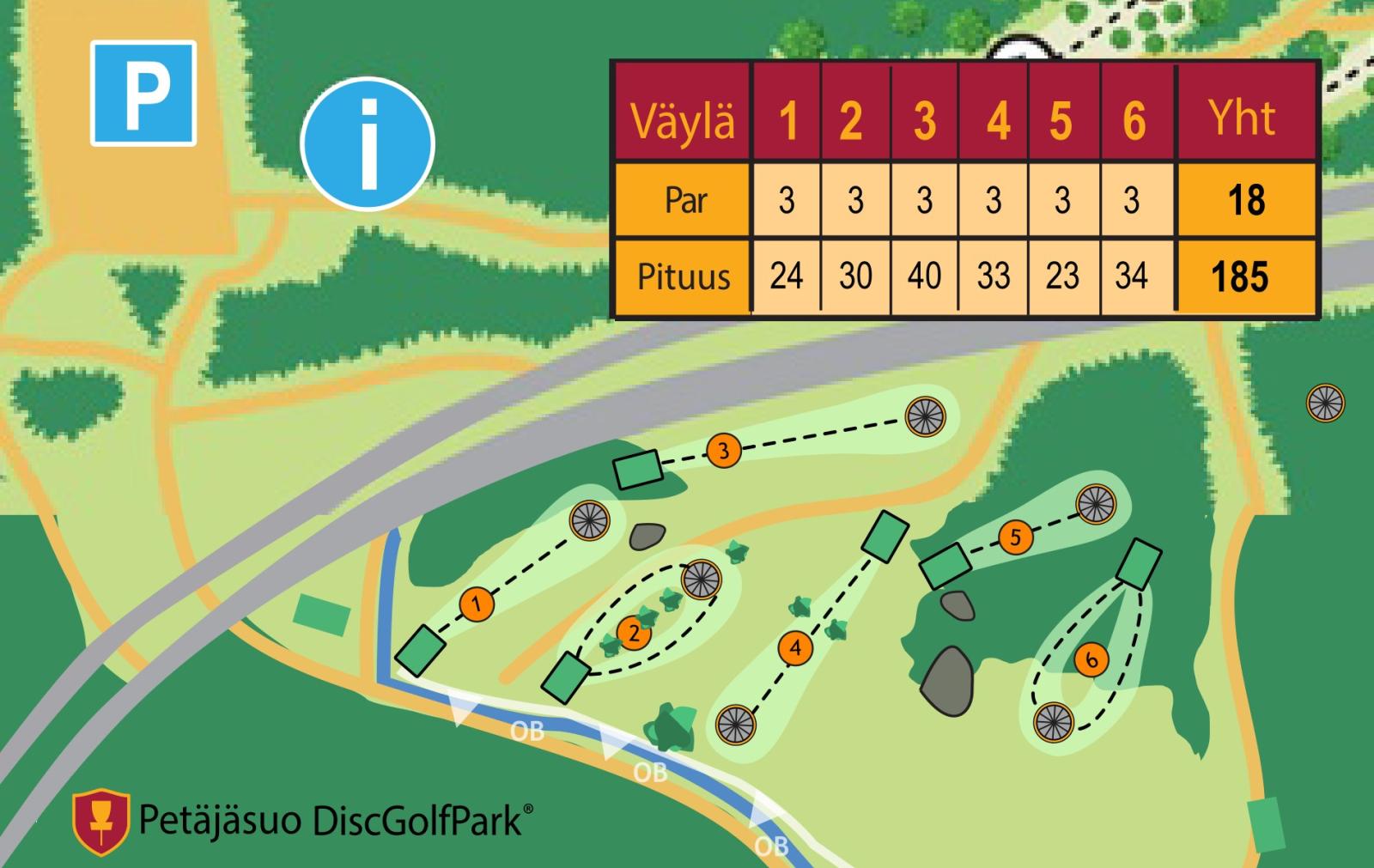Select the hole 2 marker on the map
This screenshot has height=868, width=1374.
tap(634, 634)
